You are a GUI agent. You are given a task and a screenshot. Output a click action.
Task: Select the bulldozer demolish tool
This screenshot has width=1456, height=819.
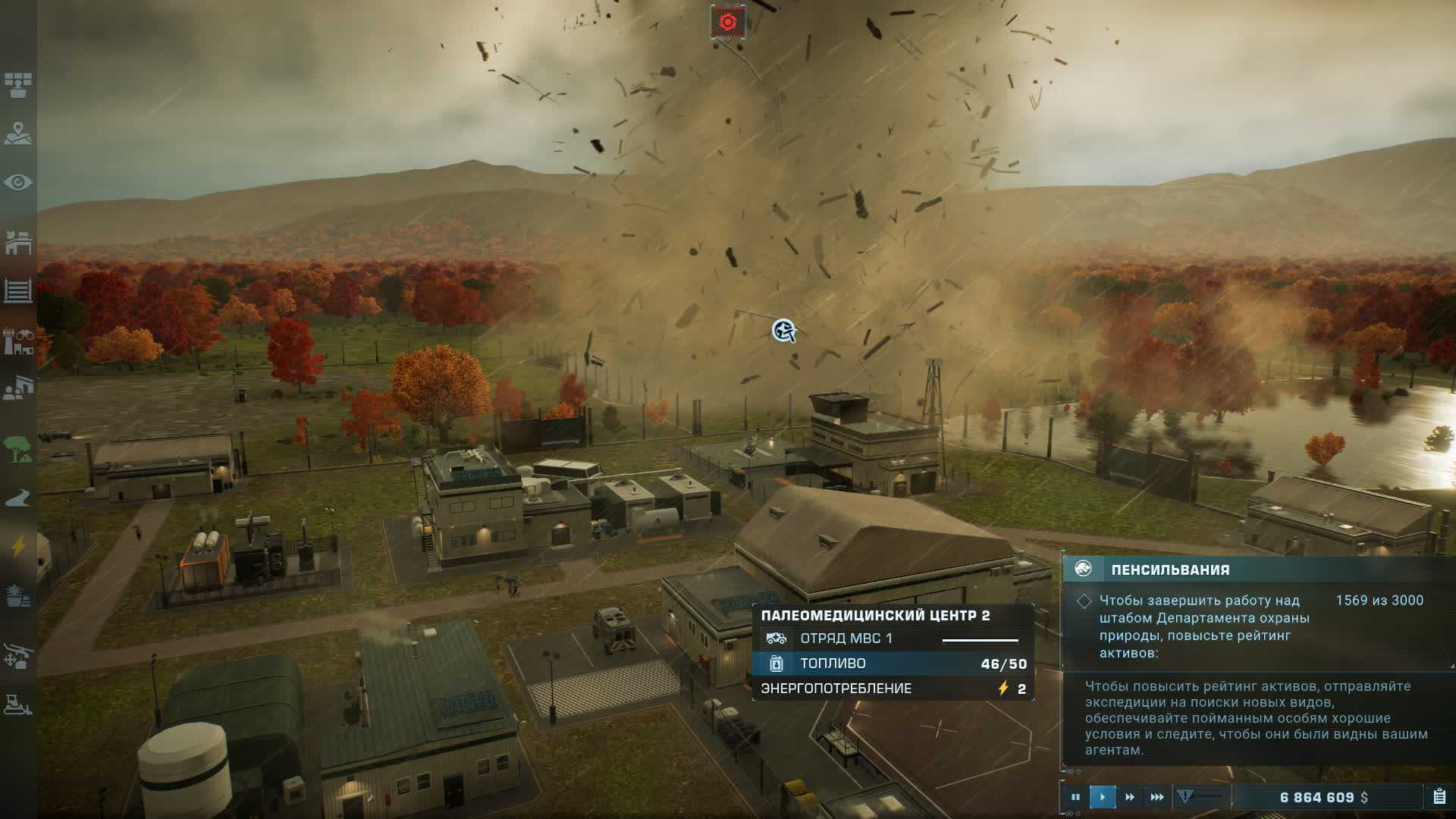18,704
